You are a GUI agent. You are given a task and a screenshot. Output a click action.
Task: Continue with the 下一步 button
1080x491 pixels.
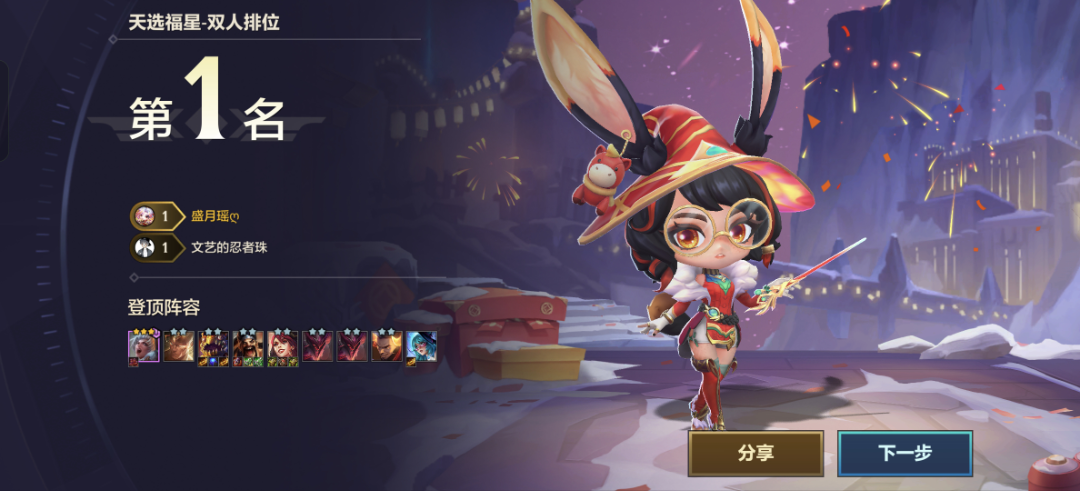(905, 453)
